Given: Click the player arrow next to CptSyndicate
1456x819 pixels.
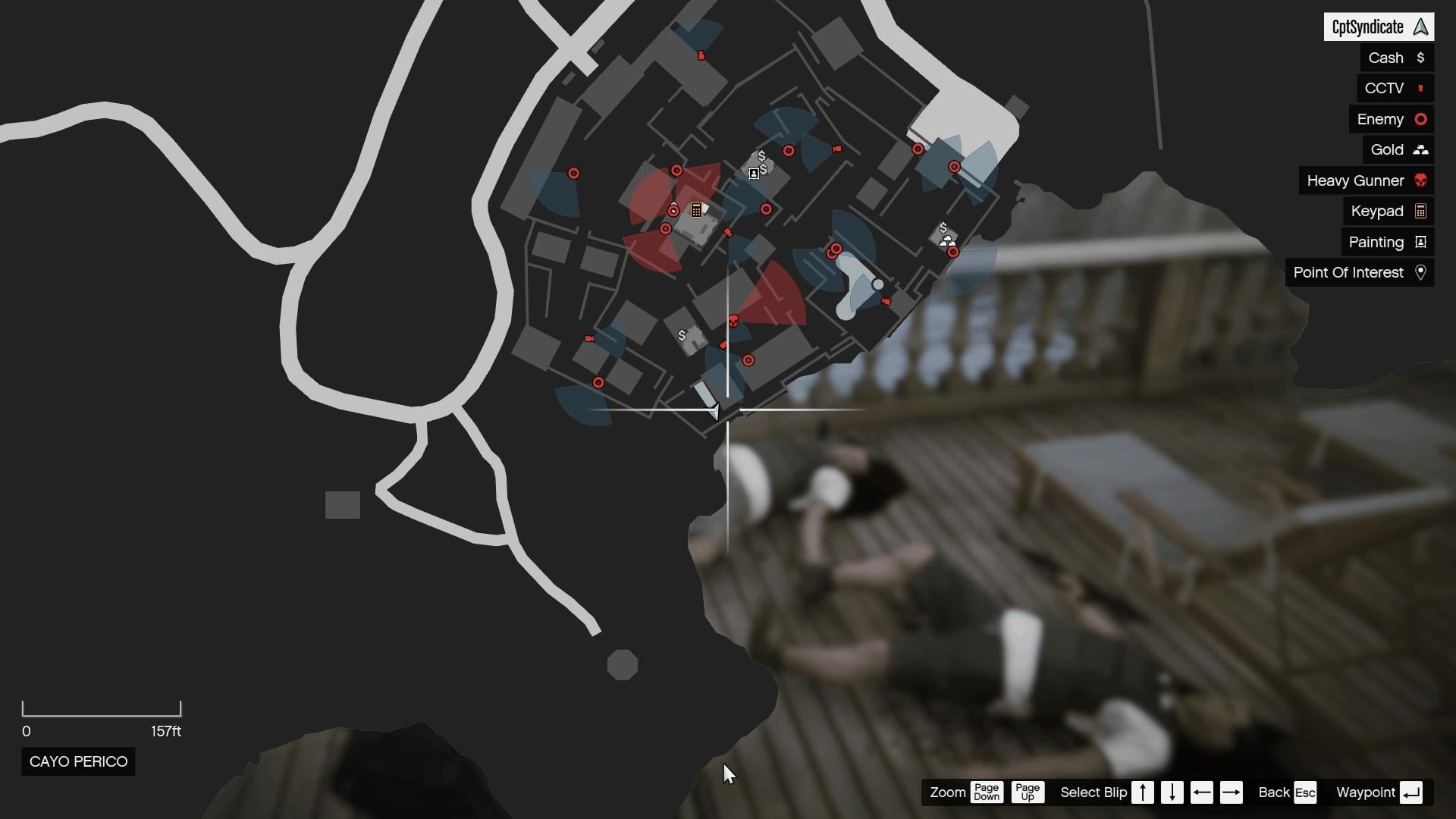Looking at the screenshot, I should click(x=1420, y=27).
